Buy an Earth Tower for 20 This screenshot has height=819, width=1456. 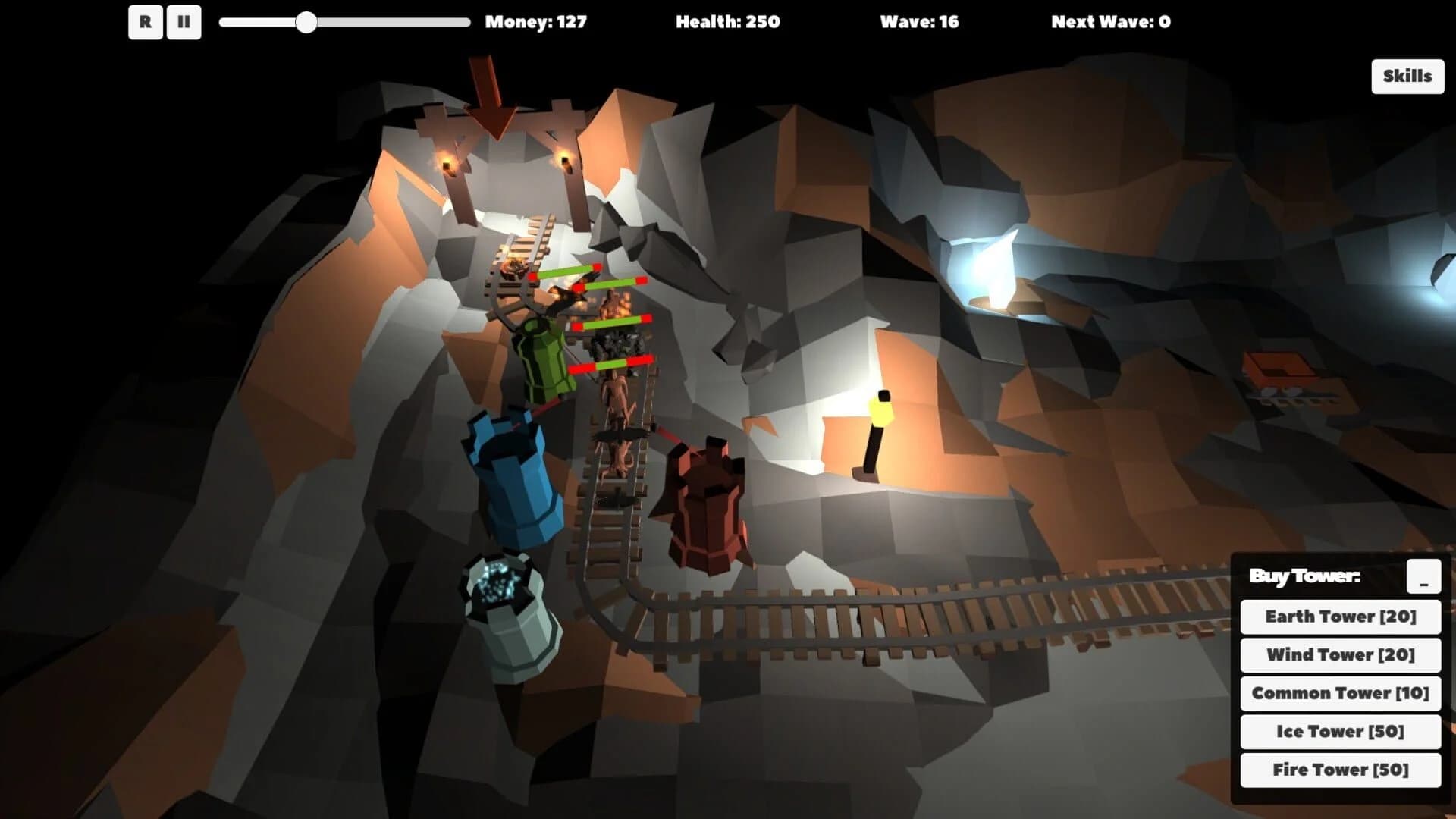pyautogui.click(x=1339, y=617)
